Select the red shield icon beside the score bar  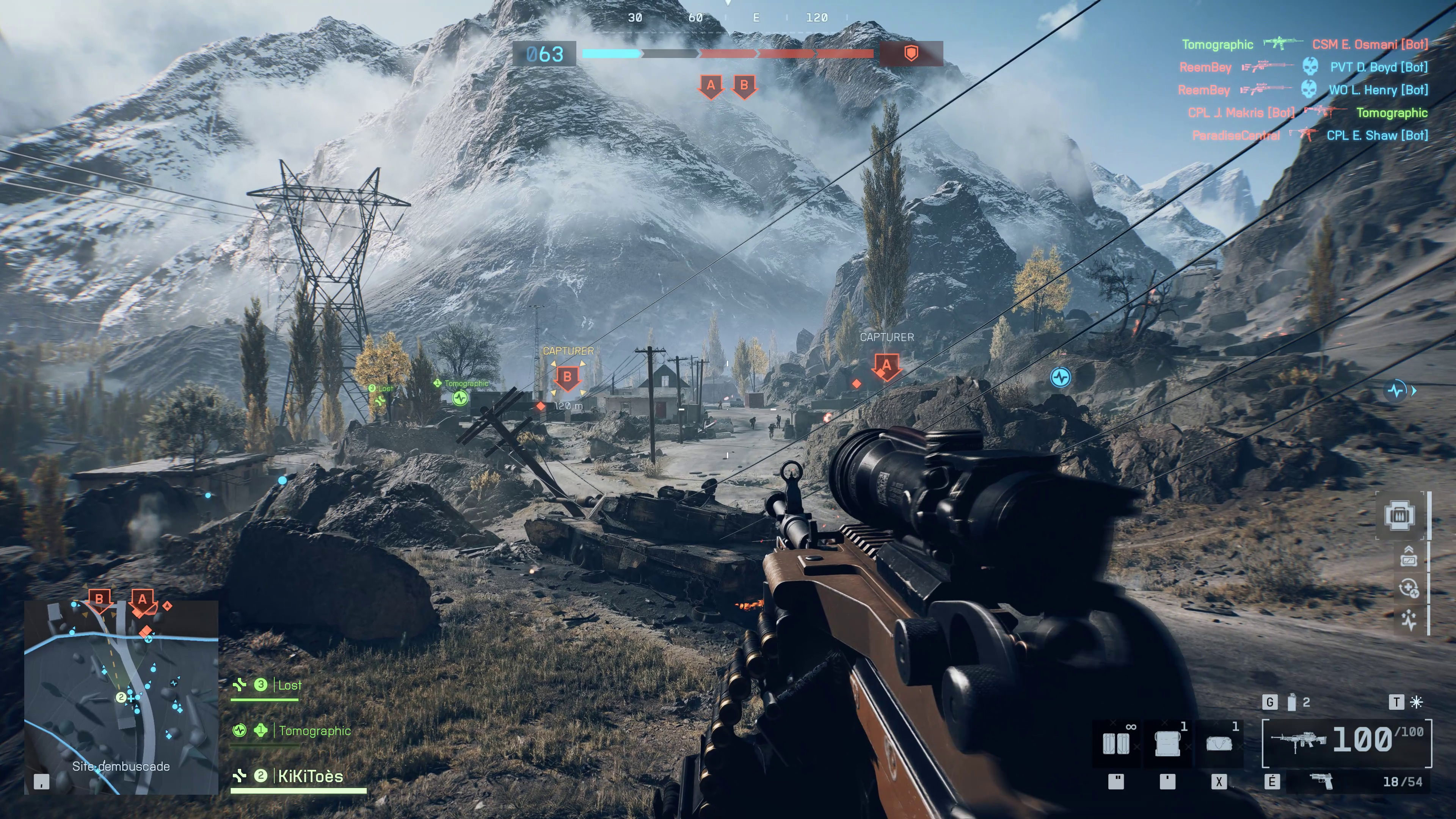910,54
